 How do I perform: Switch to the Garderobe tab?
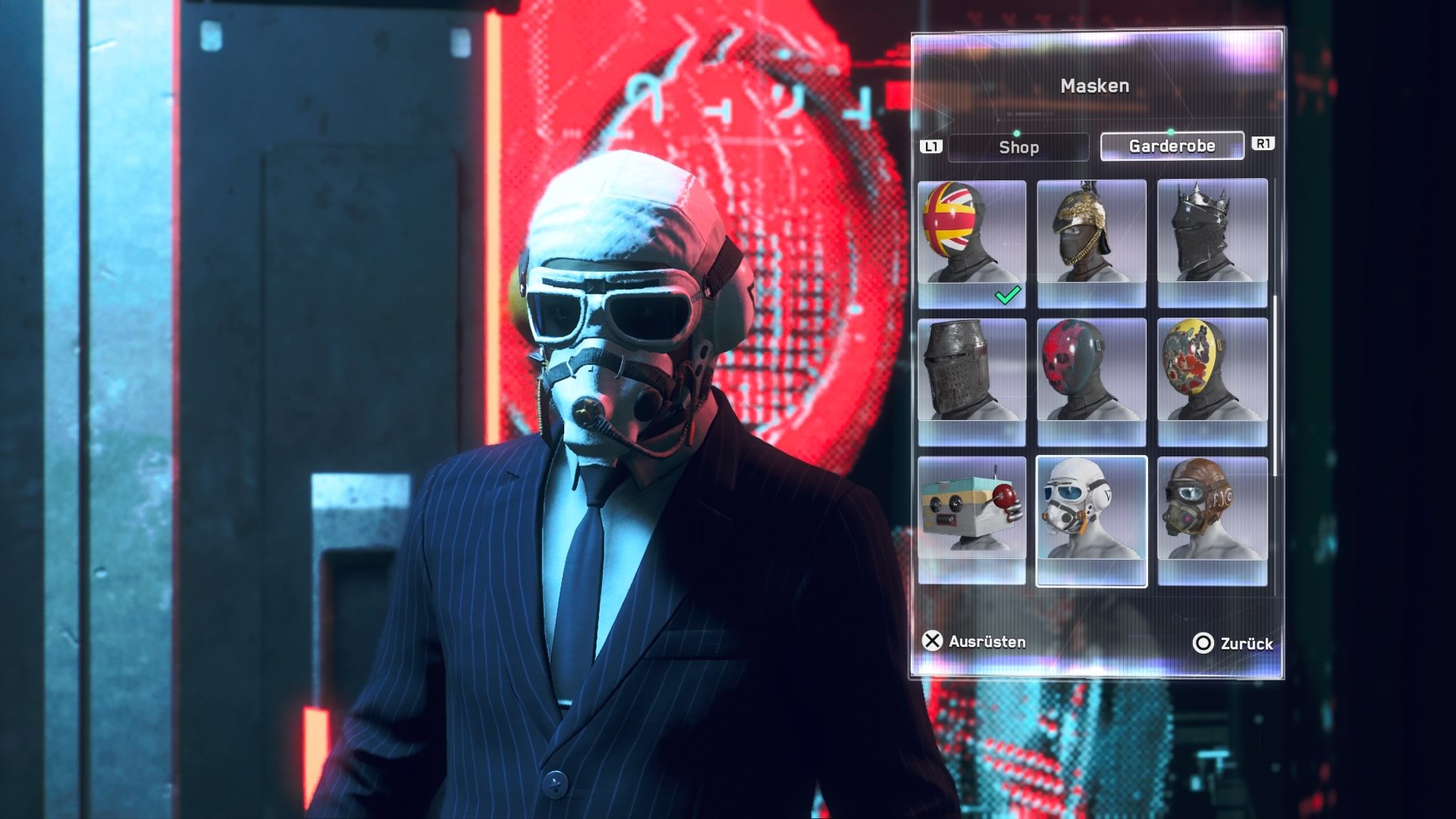pos(1171,146)
